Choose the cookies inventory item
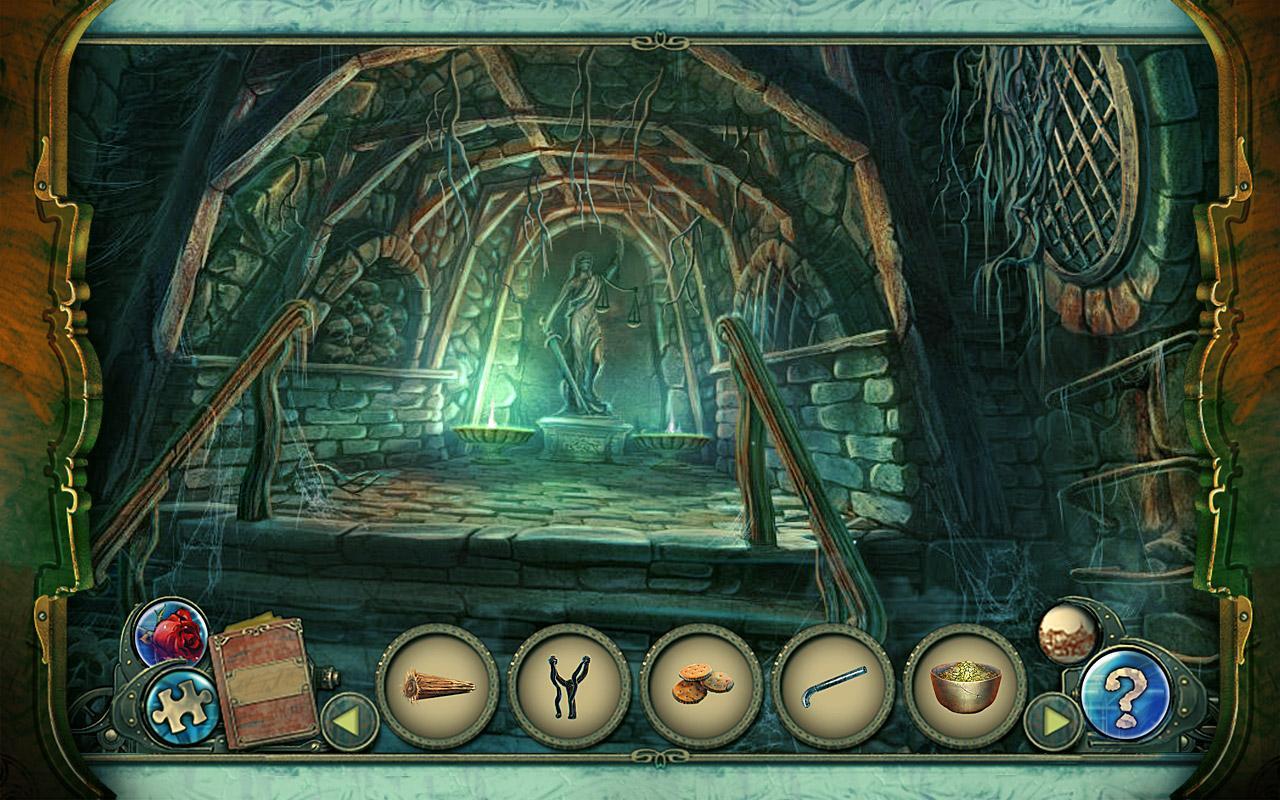1280x800 pixels. pos(701,686)
